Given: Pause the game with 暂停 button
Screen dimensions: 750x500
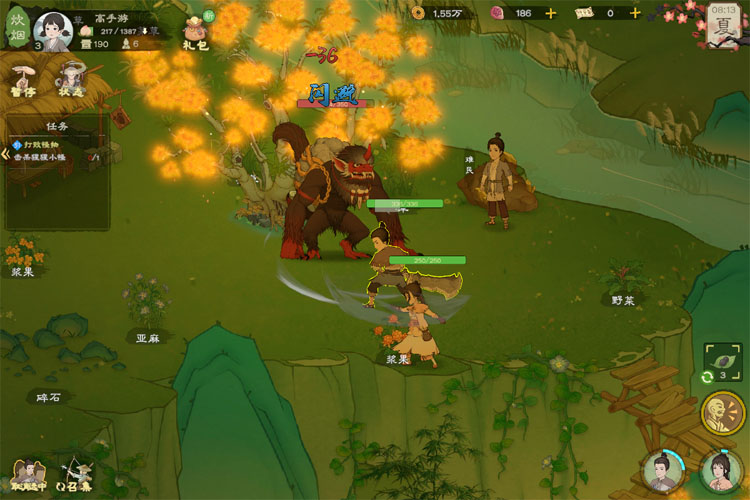Looking at the screenshot, I should 25,78.
